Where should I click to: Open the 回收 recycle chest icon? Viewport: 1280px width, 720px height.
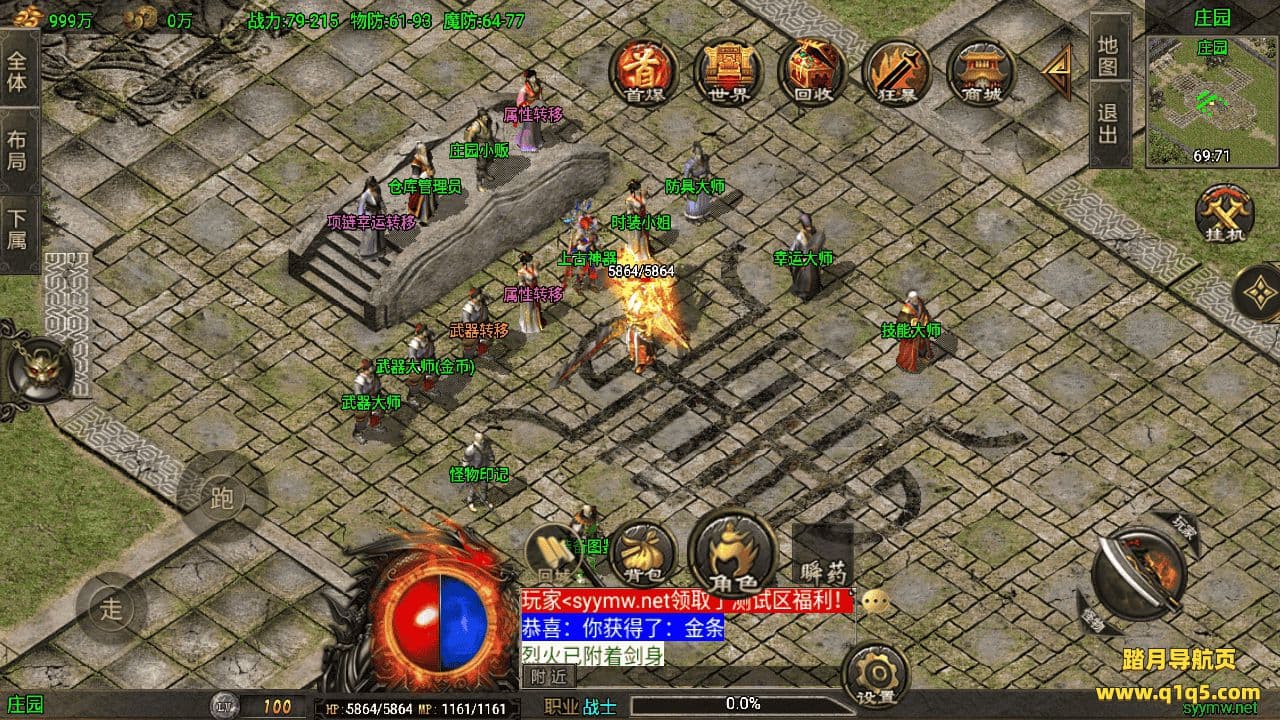pos(812,71)
